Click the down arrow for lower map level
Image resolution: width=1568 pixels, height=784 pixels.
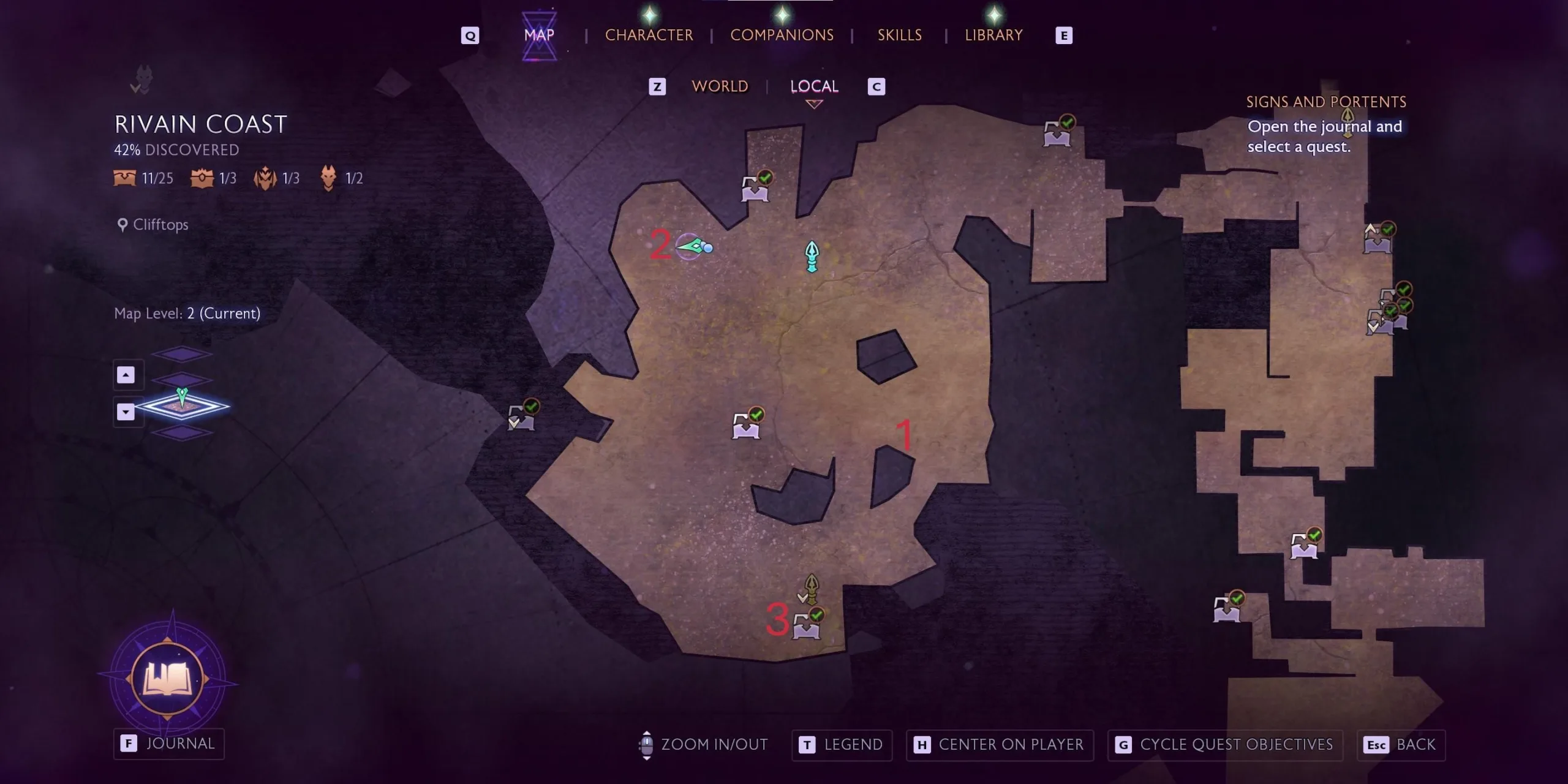127,412
